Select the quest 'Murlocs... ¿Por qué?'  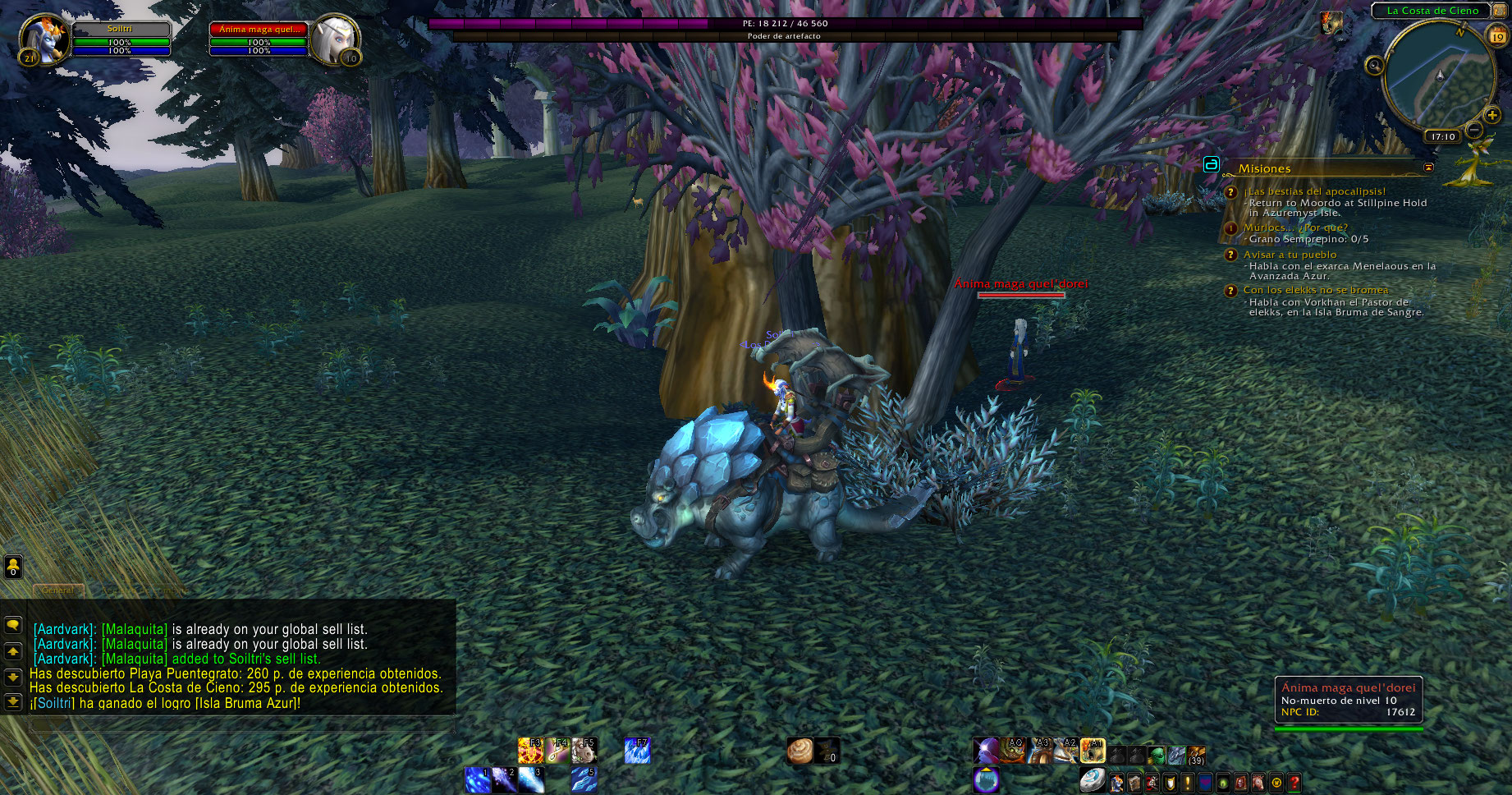tap(1294, 227)
